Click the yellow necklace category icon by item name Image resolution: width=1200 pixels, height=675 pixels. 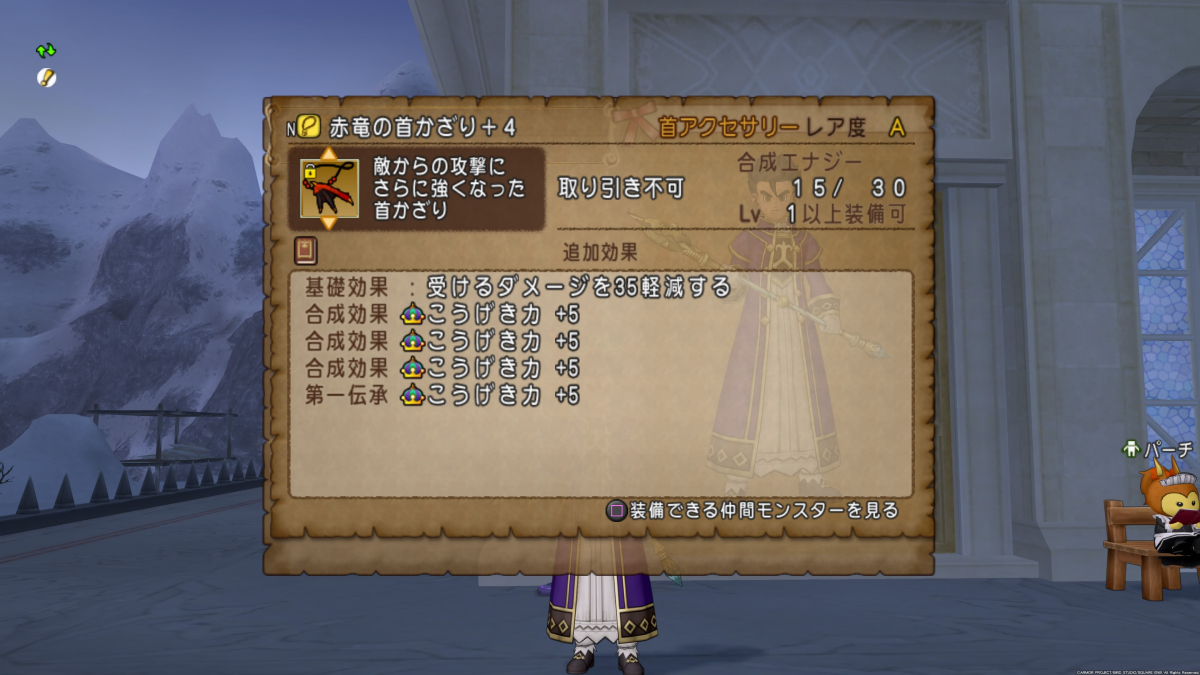(309, 127)
